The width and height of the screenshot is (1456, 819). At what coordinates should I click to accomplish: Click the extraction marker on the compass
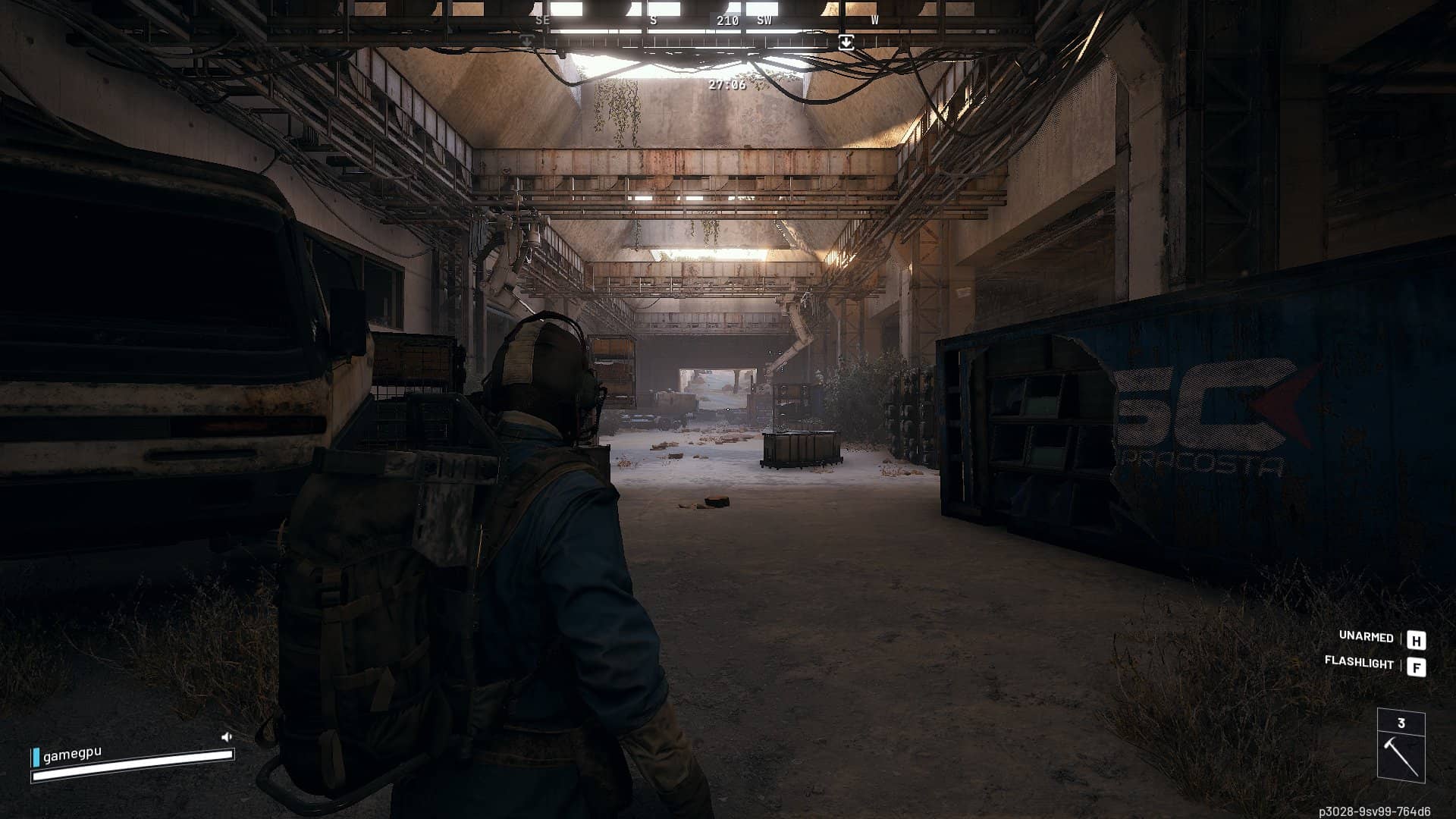(846, 42)
